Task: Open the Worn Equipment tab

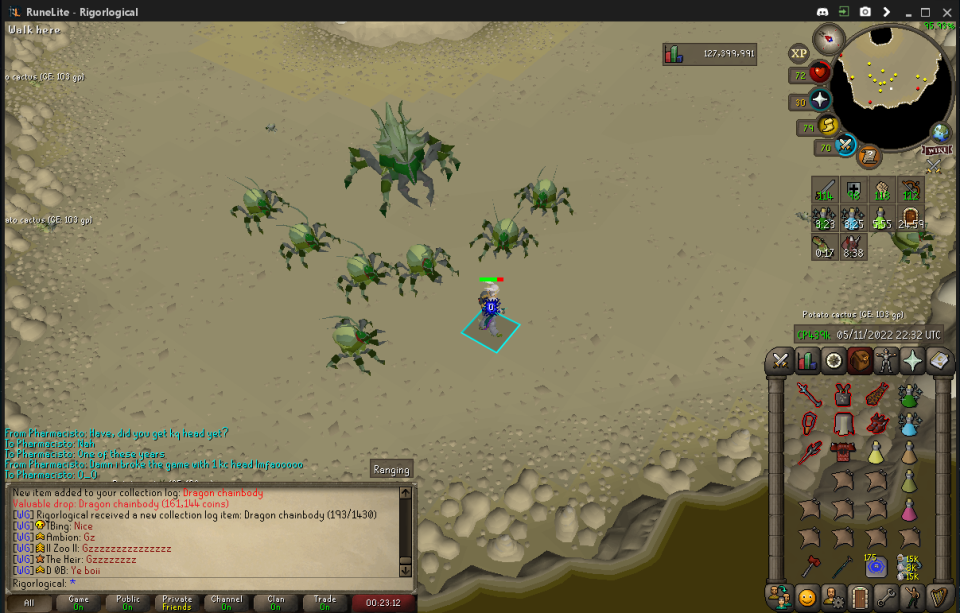Action: point(886,361)
